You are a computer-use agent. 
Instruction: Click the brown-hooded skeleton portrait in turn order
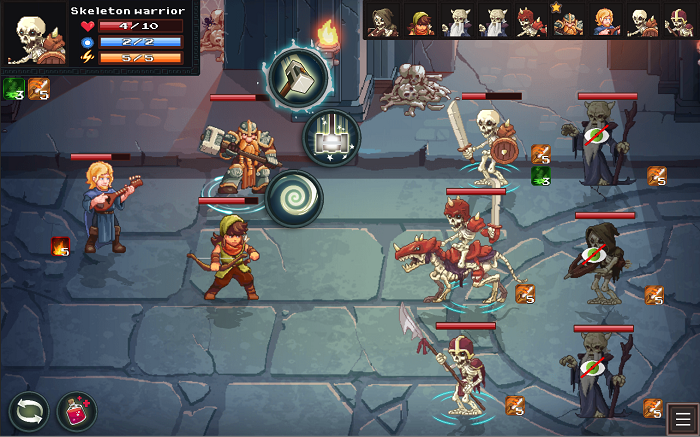pyautogui.click(x=383, y=22)
